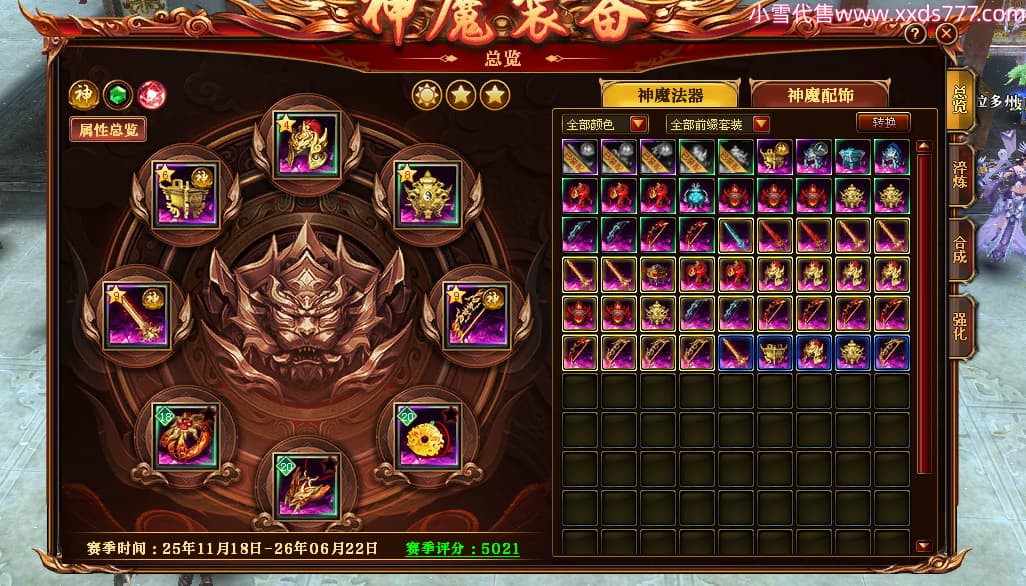Select the equipped gold coin disc slot
This screenshot has height=586, width=1026.
click(428, 436)
